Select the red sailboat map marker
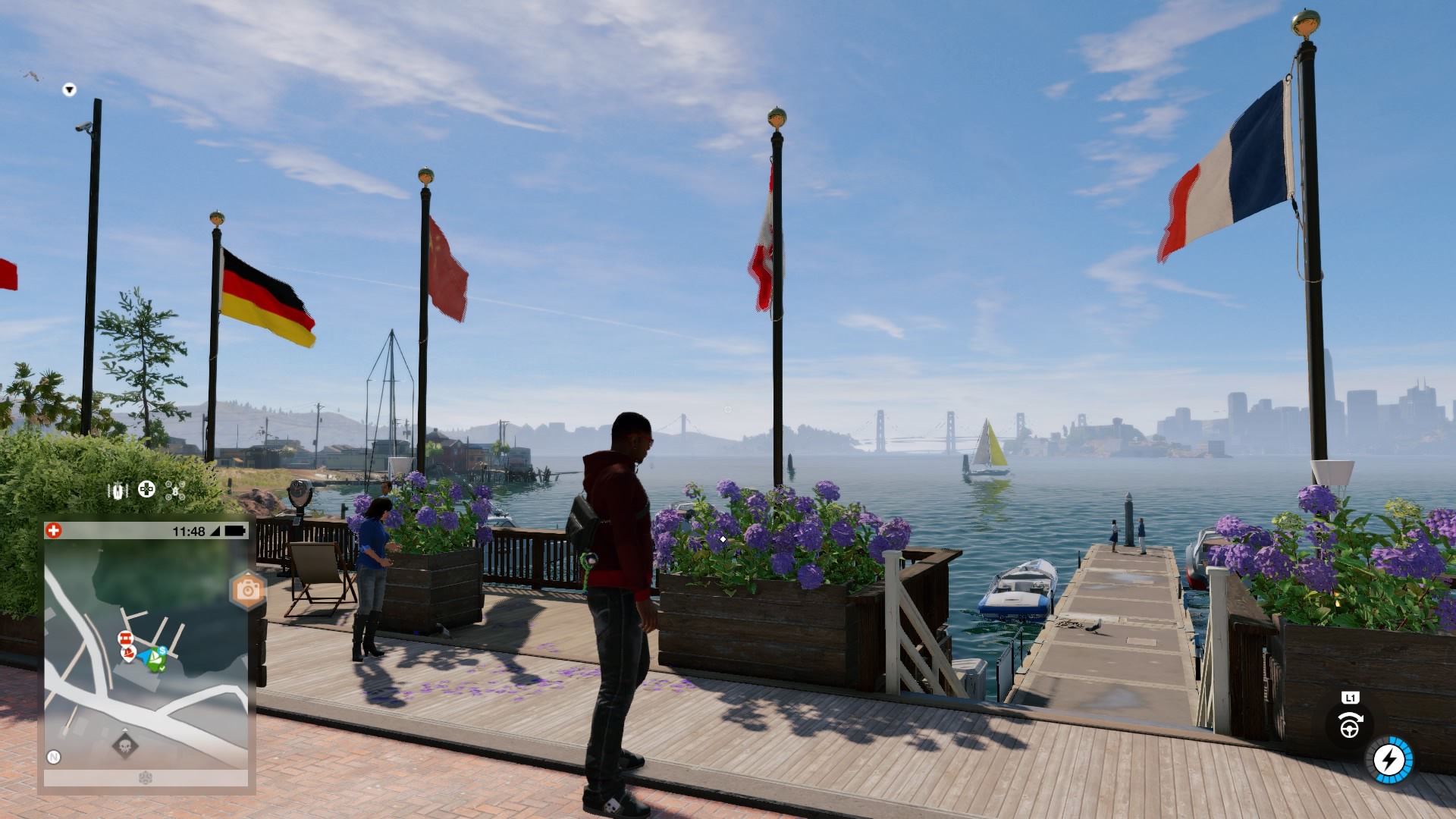The width and height of the screenshot is (1456, 819). tap(129, 654)
